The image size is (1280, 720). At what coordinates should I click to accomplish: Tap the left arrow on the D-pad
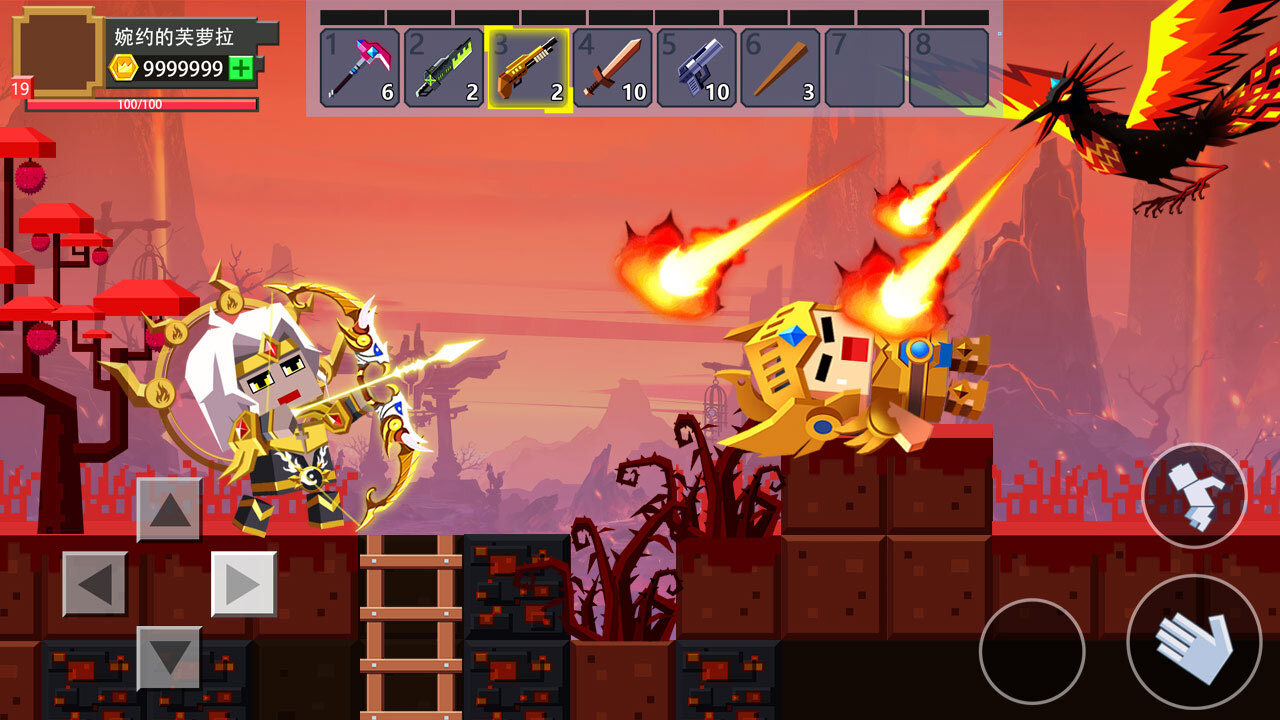(95, 584)
